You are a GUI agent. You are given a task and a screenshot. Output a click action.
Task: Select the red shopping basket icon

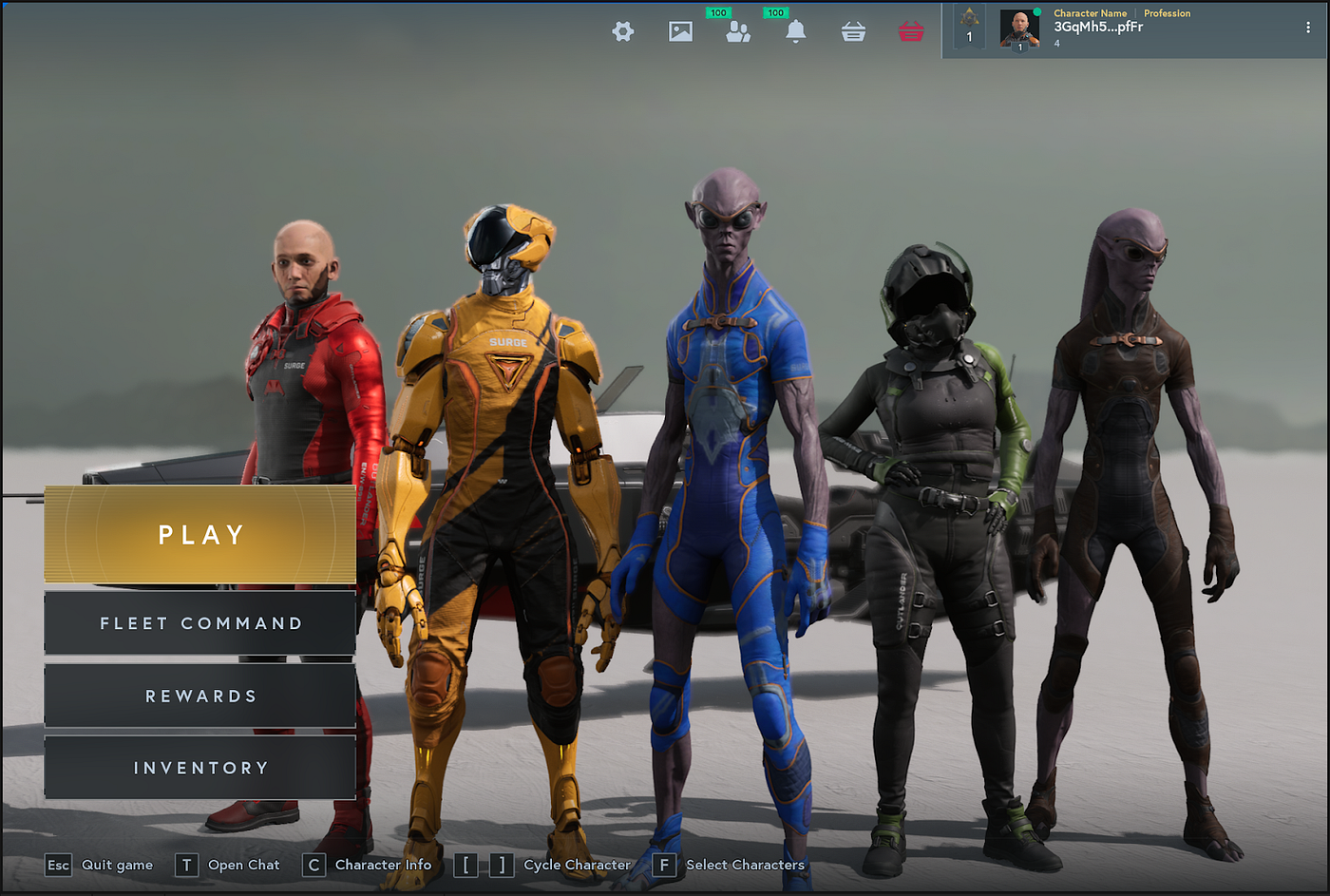911,31
